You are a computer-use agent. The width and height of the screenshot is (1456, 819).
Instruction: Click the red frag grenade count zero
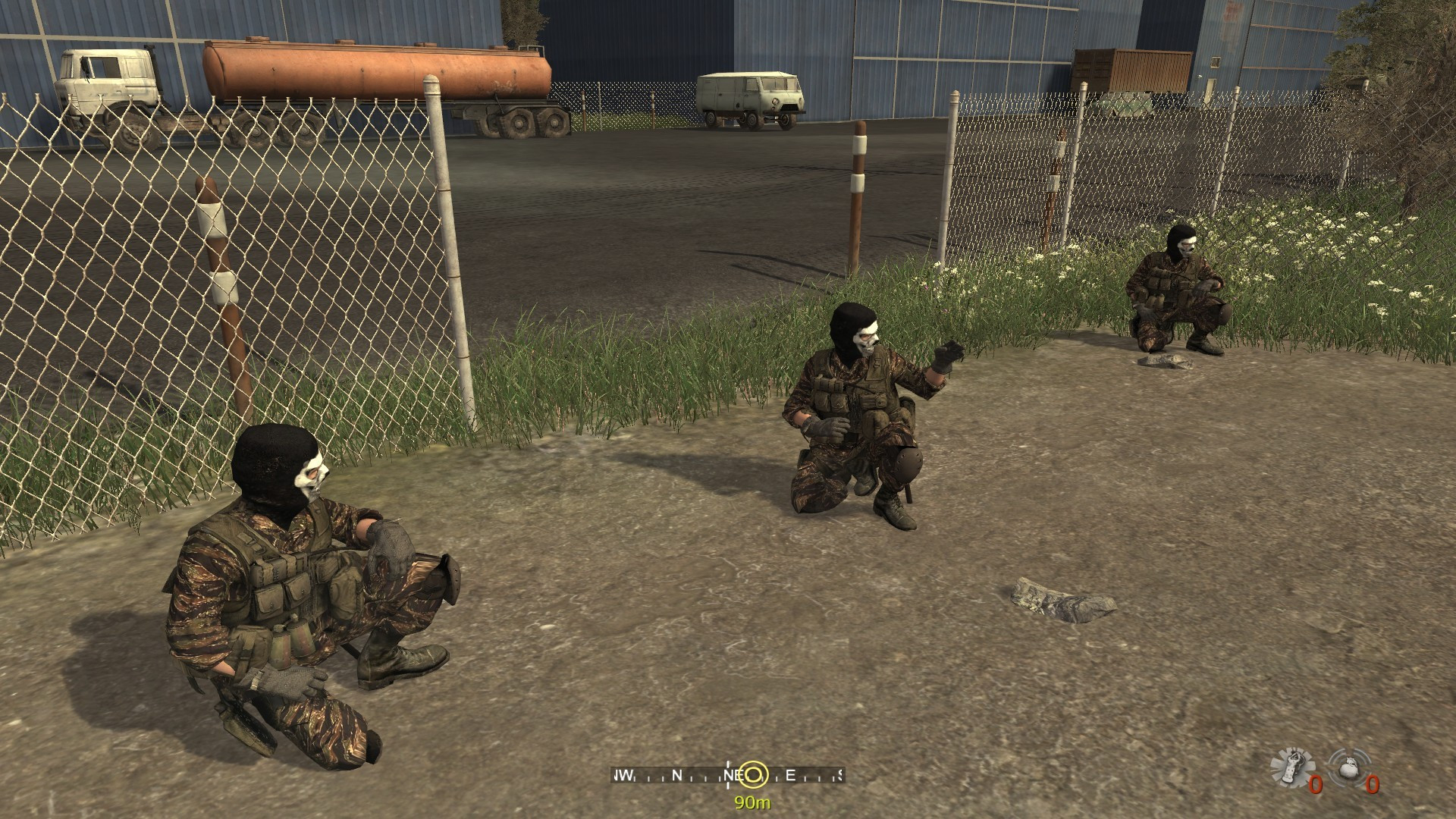pyautogui.click(x=1372, y=785)
